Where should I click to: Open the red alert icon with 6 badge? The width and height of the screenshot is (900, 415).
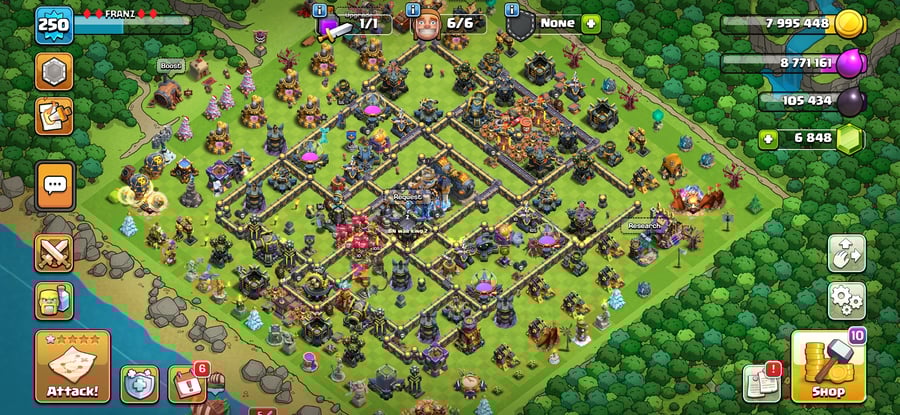pyautogui.click(x=186, y=383)
